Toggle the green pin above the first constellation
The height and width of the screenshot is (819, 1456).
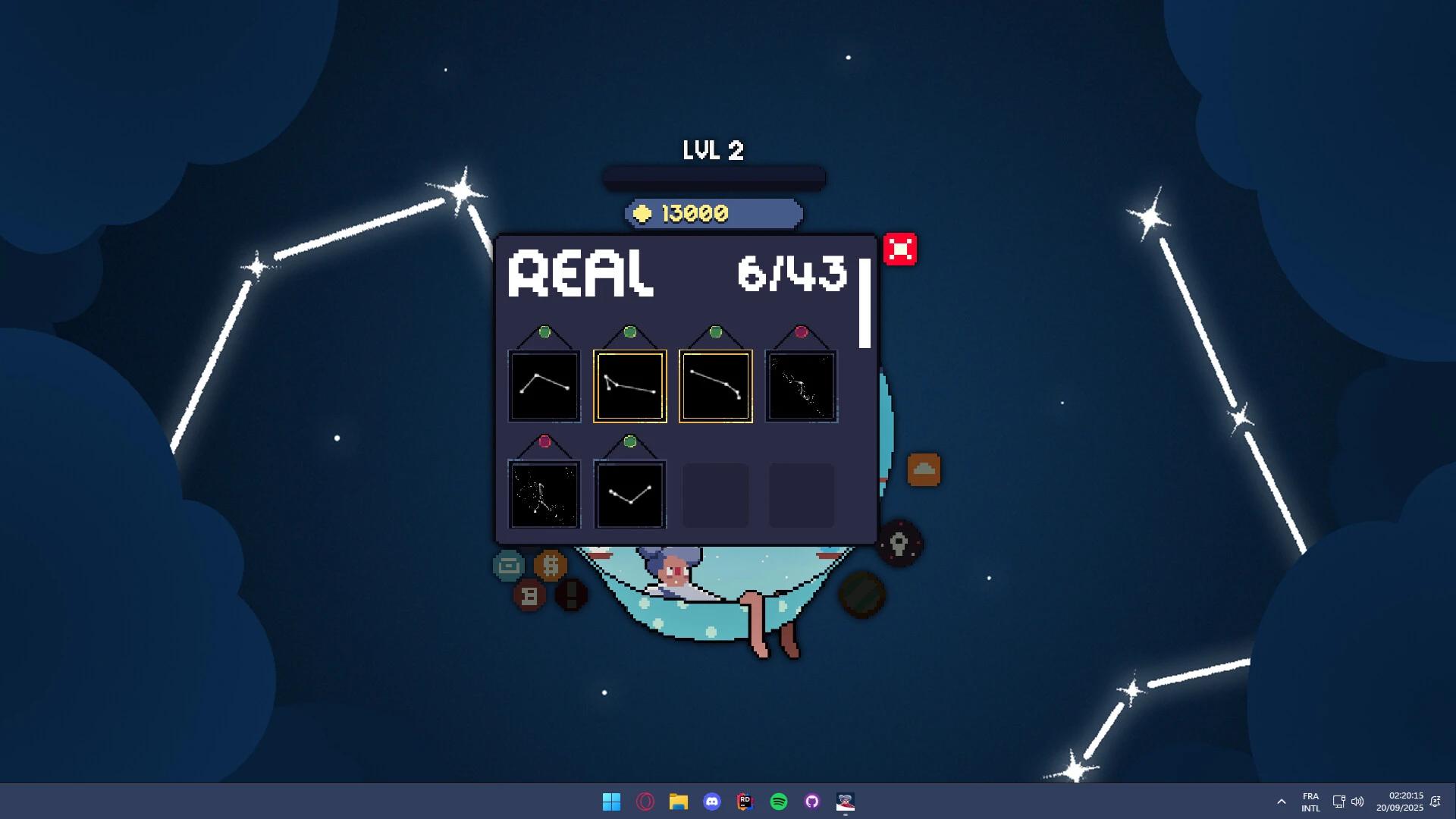pos(544,331)
